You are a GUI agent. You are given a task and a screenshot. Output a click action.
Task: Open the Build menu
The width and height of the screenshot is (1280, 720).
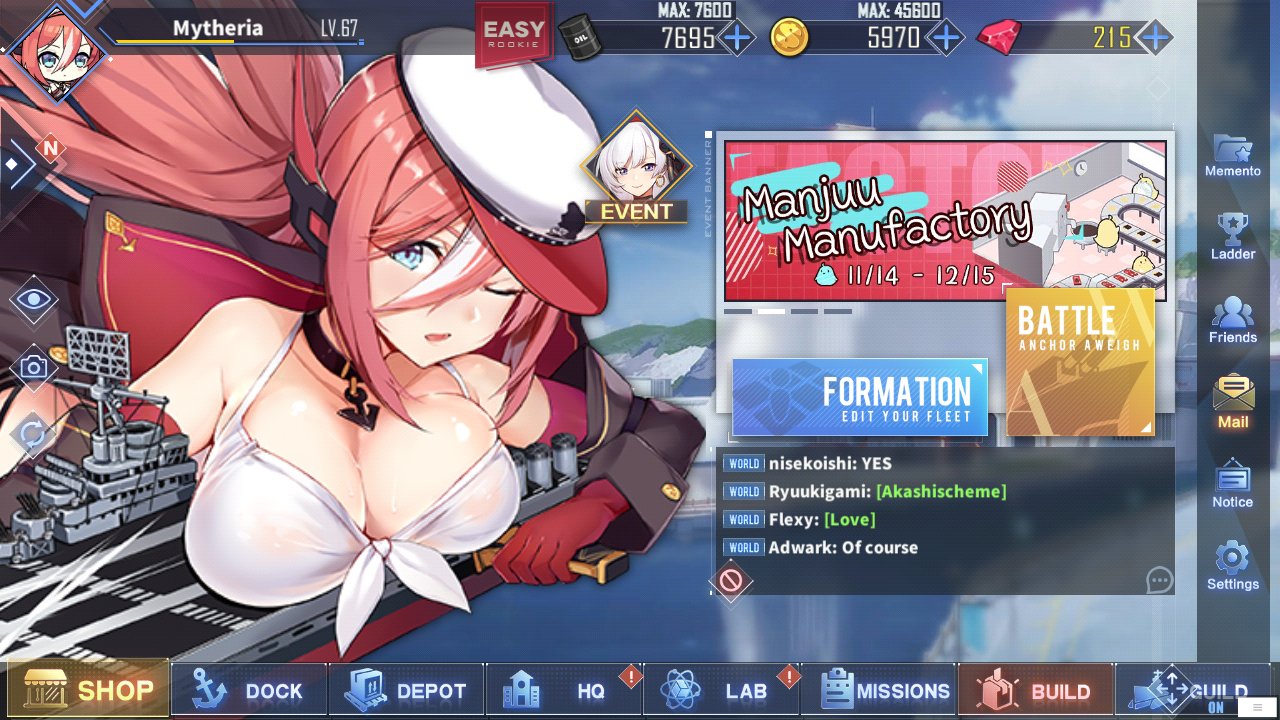1036,690
